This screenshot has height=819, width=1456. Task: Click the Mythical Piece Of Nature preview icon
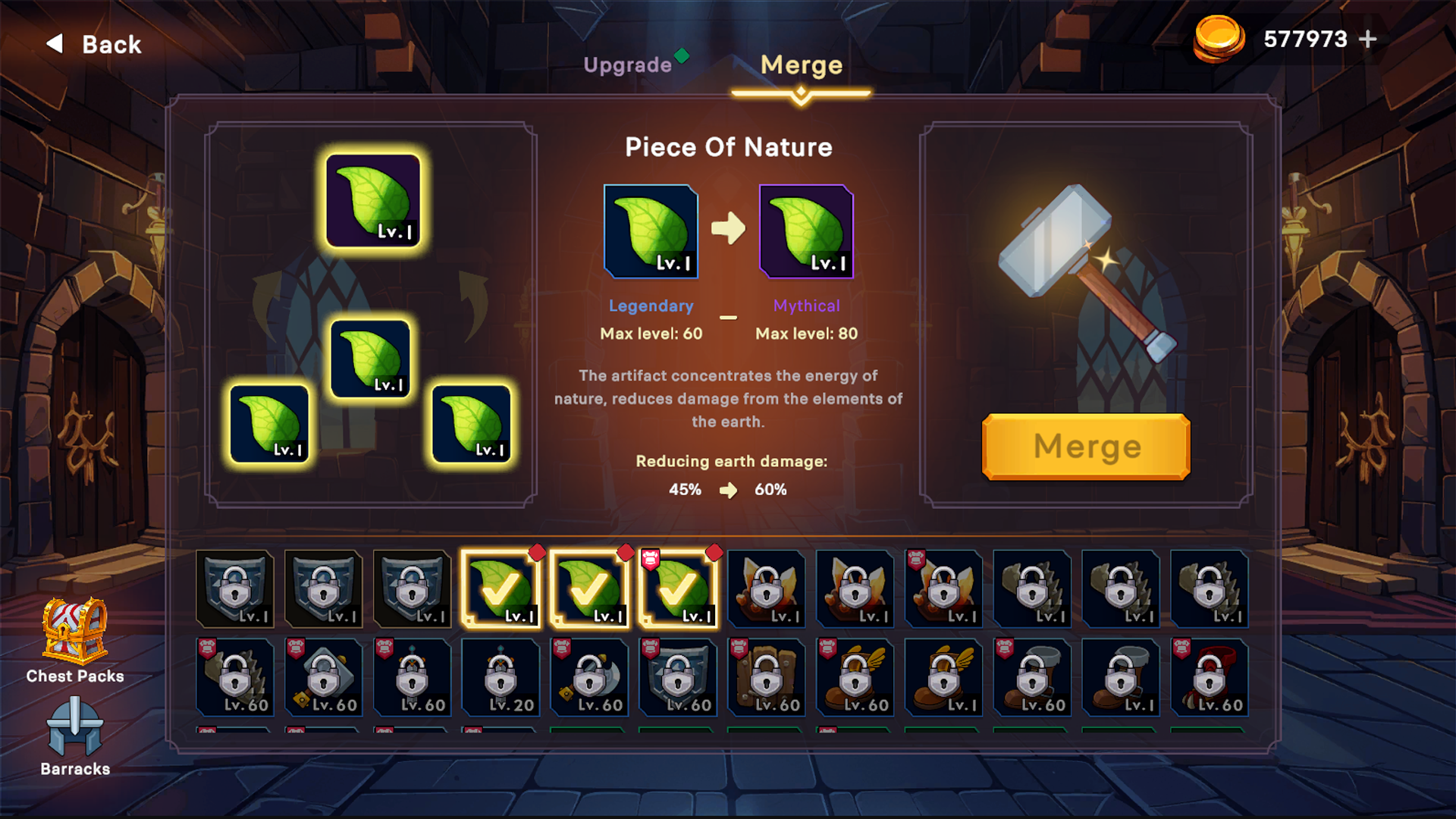(806, 231)
